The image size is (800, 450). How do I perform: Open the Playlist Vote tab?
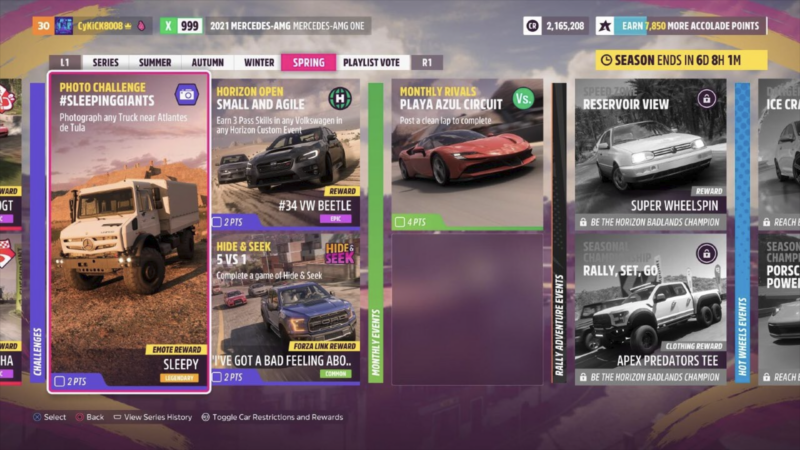click(371, 62)
